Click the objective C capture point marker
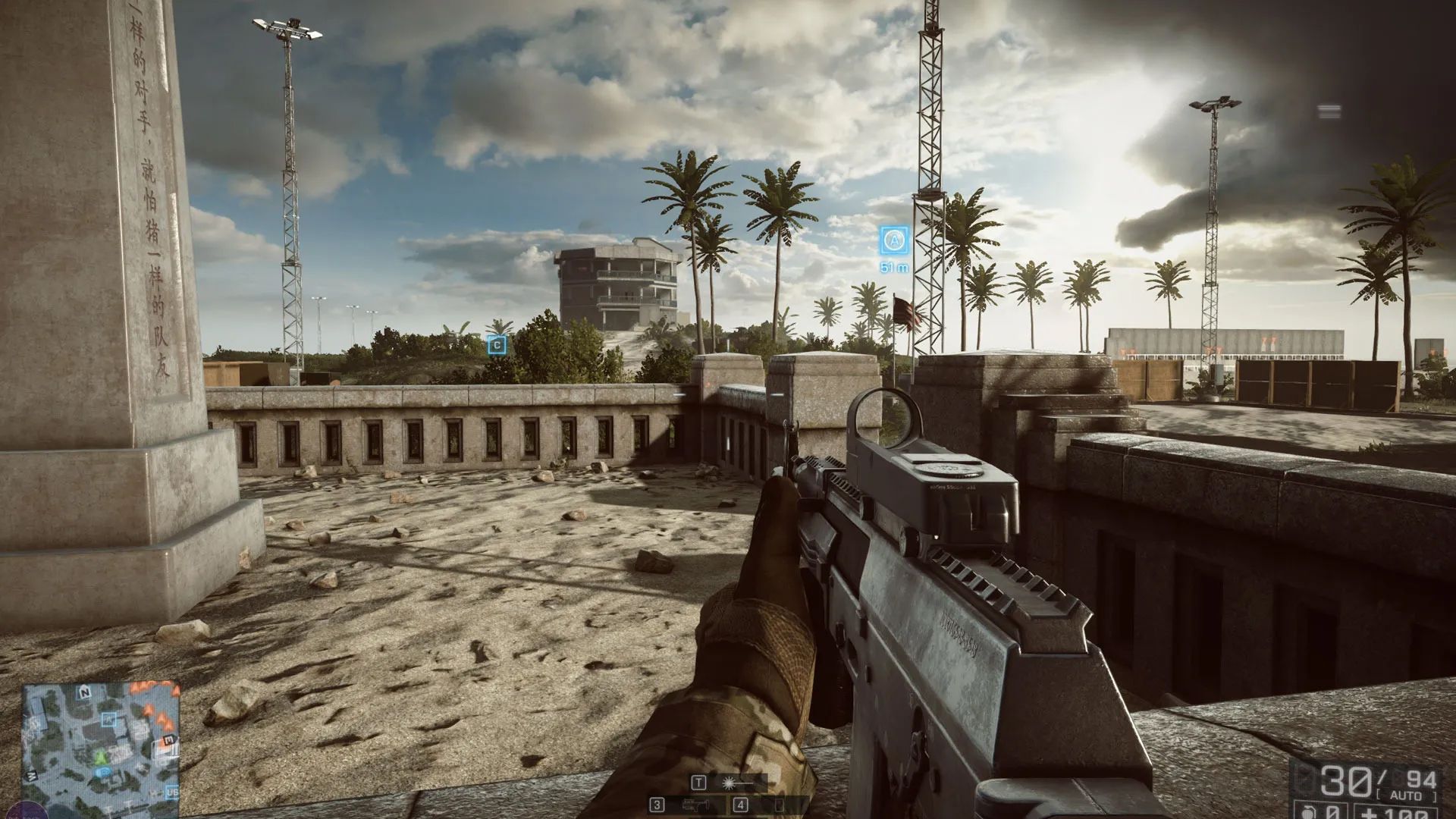 pos(497,346)
